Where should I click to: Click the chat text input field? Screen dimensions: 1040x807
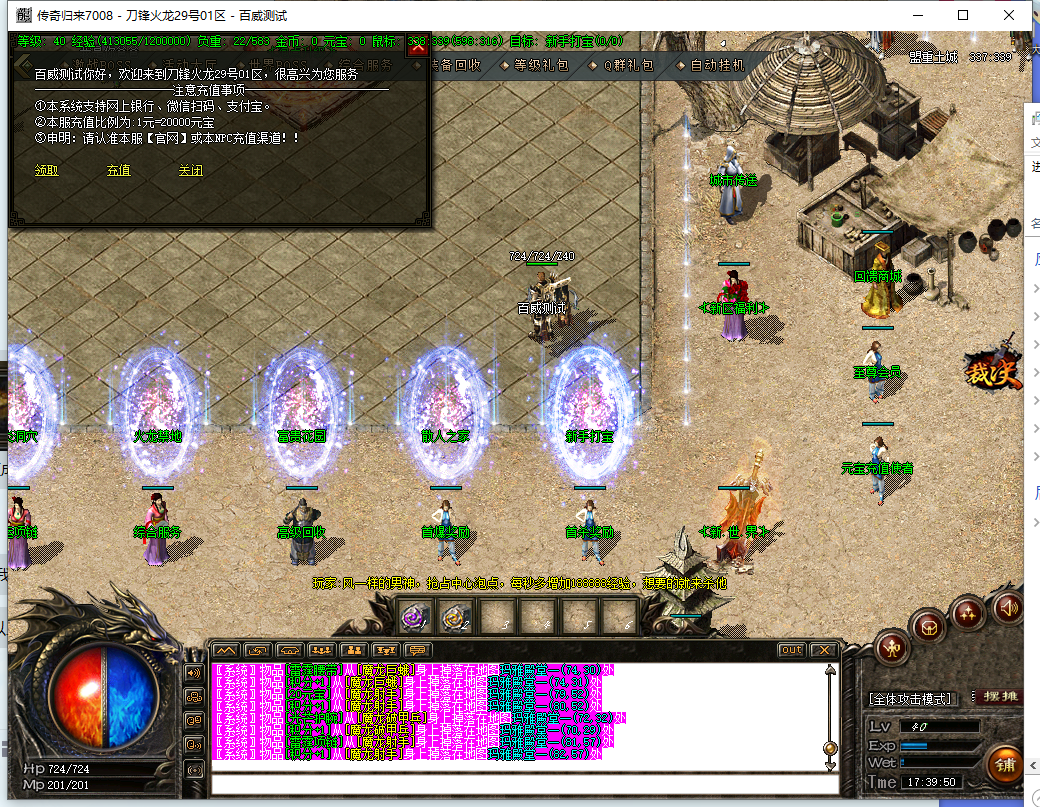click(x=520, y=783)
